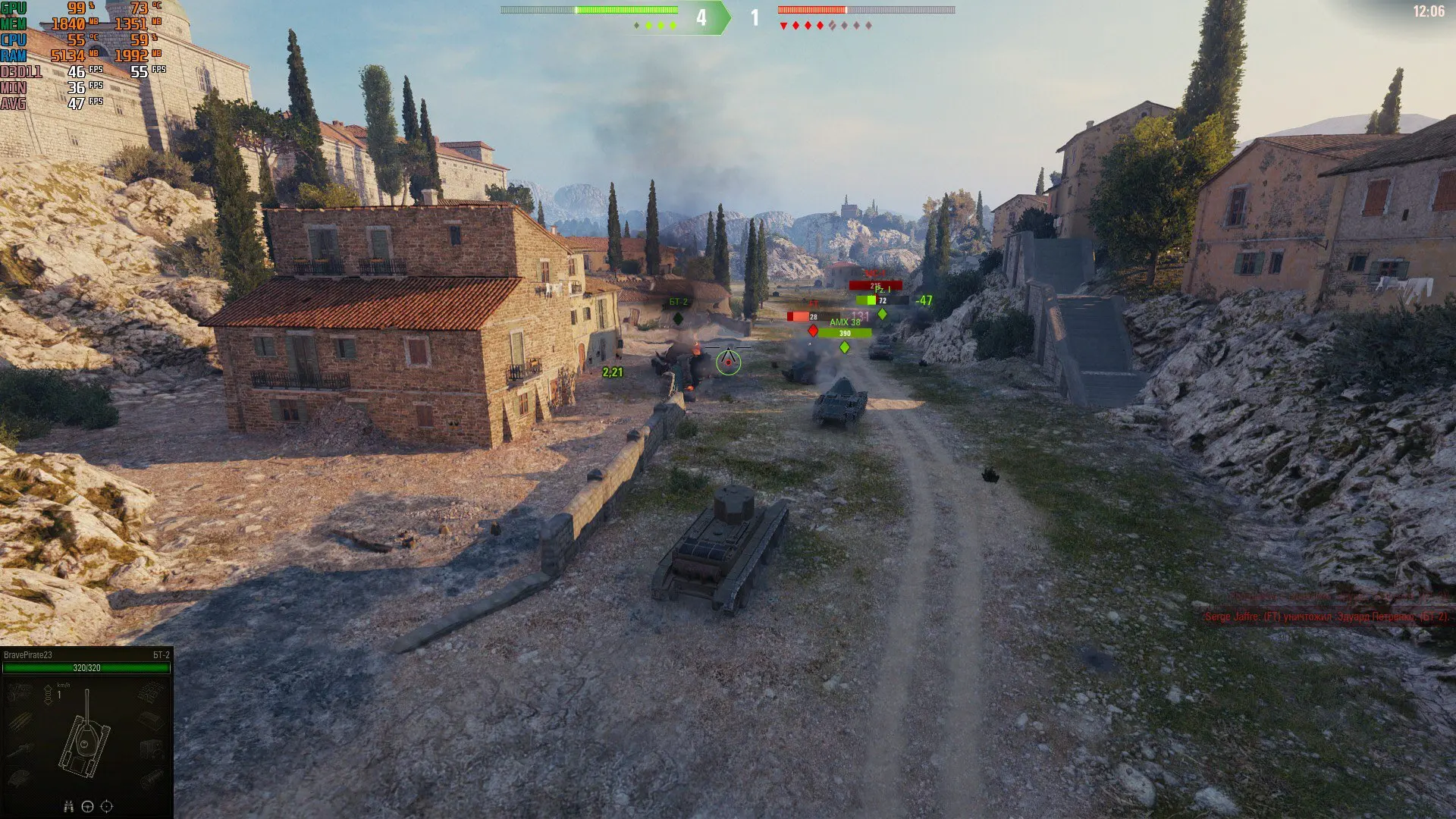
Task: Click the binoculars icon in the damage panel
Action: point(68,807)
